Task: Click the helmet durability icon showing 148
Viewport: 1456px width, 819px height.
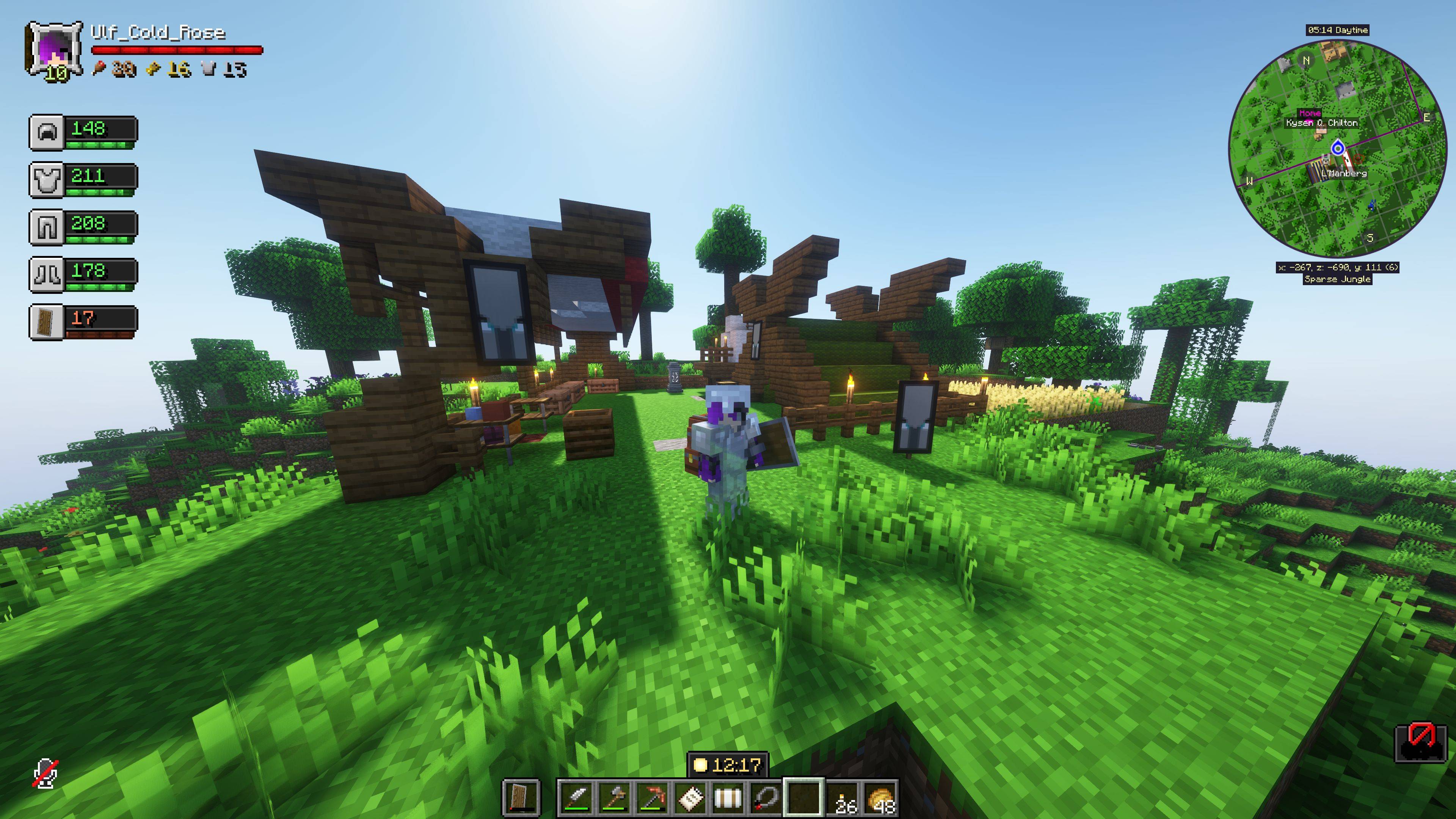Action: [x=48, y=132]
